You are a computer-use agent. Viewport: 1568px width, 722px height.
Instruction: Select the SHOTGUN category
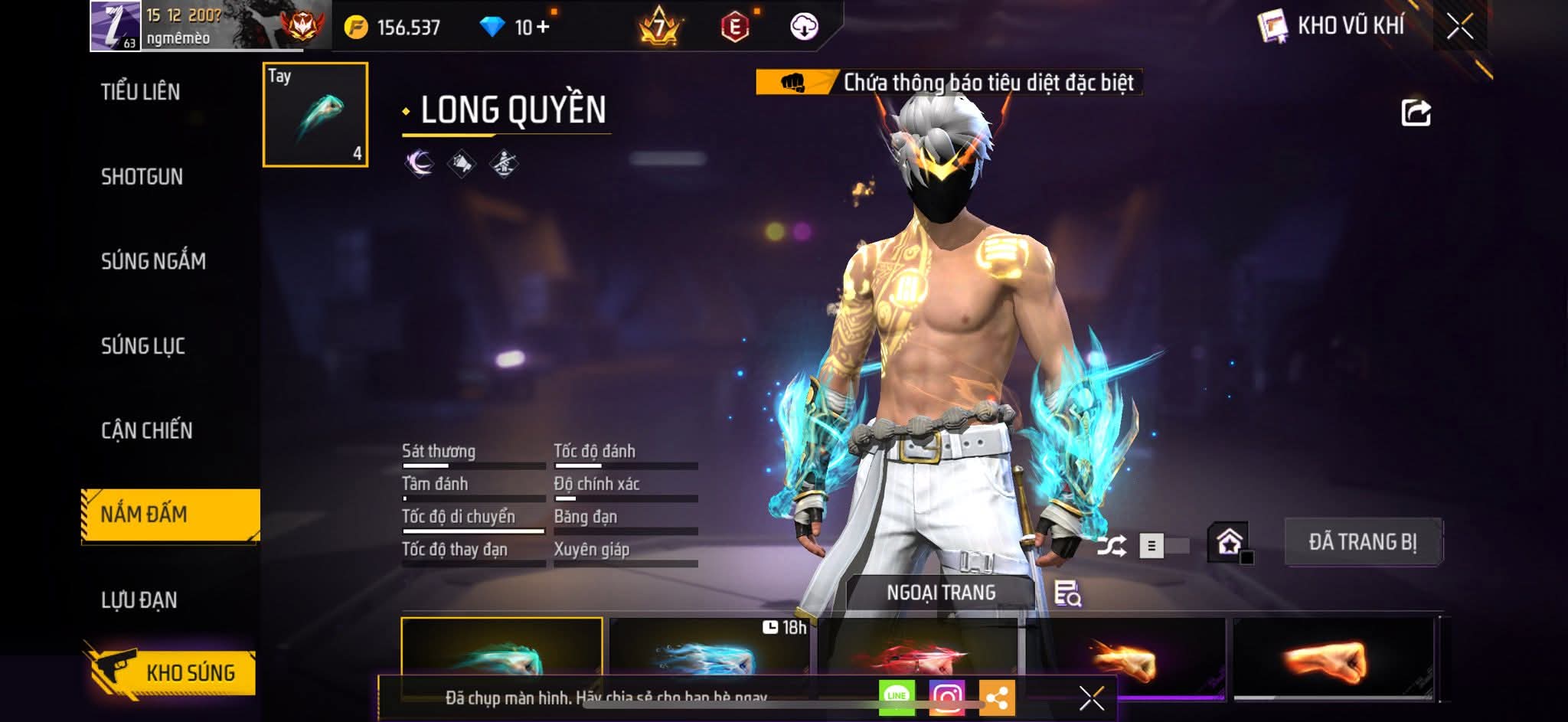click(142, 177)
